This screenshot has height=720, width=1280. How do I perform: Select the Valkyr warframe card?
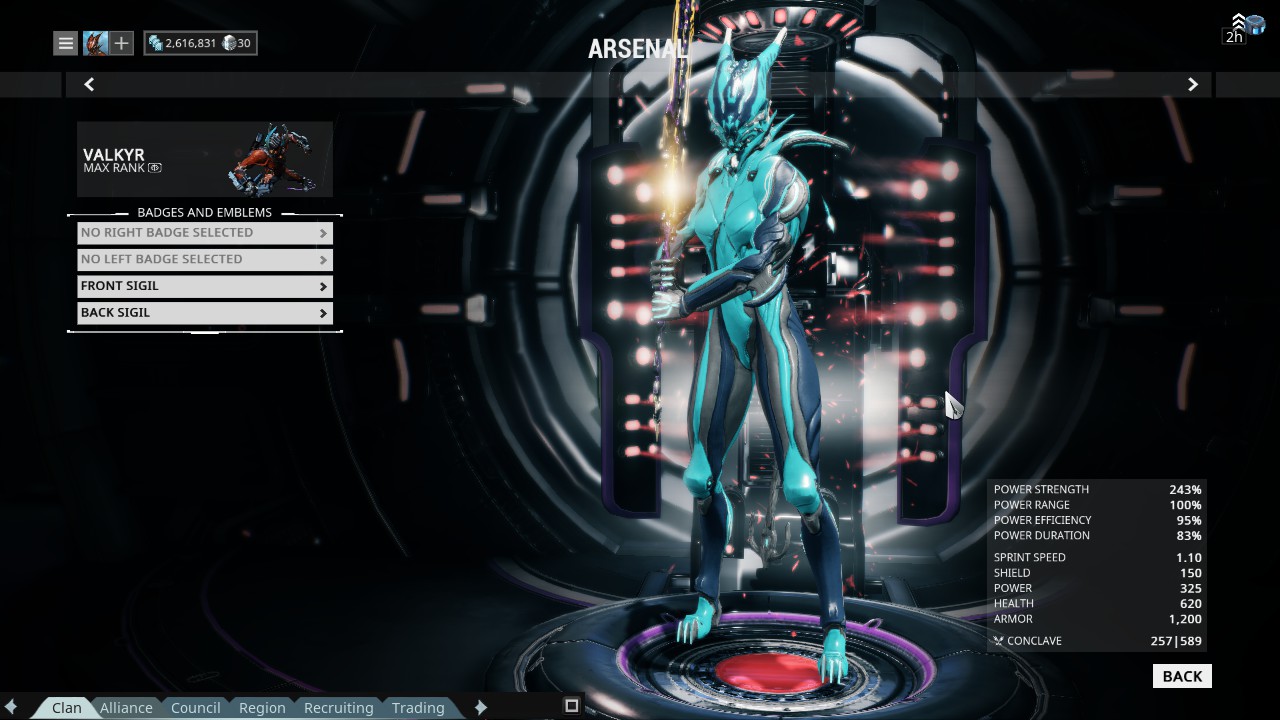(x=205, y=159)
